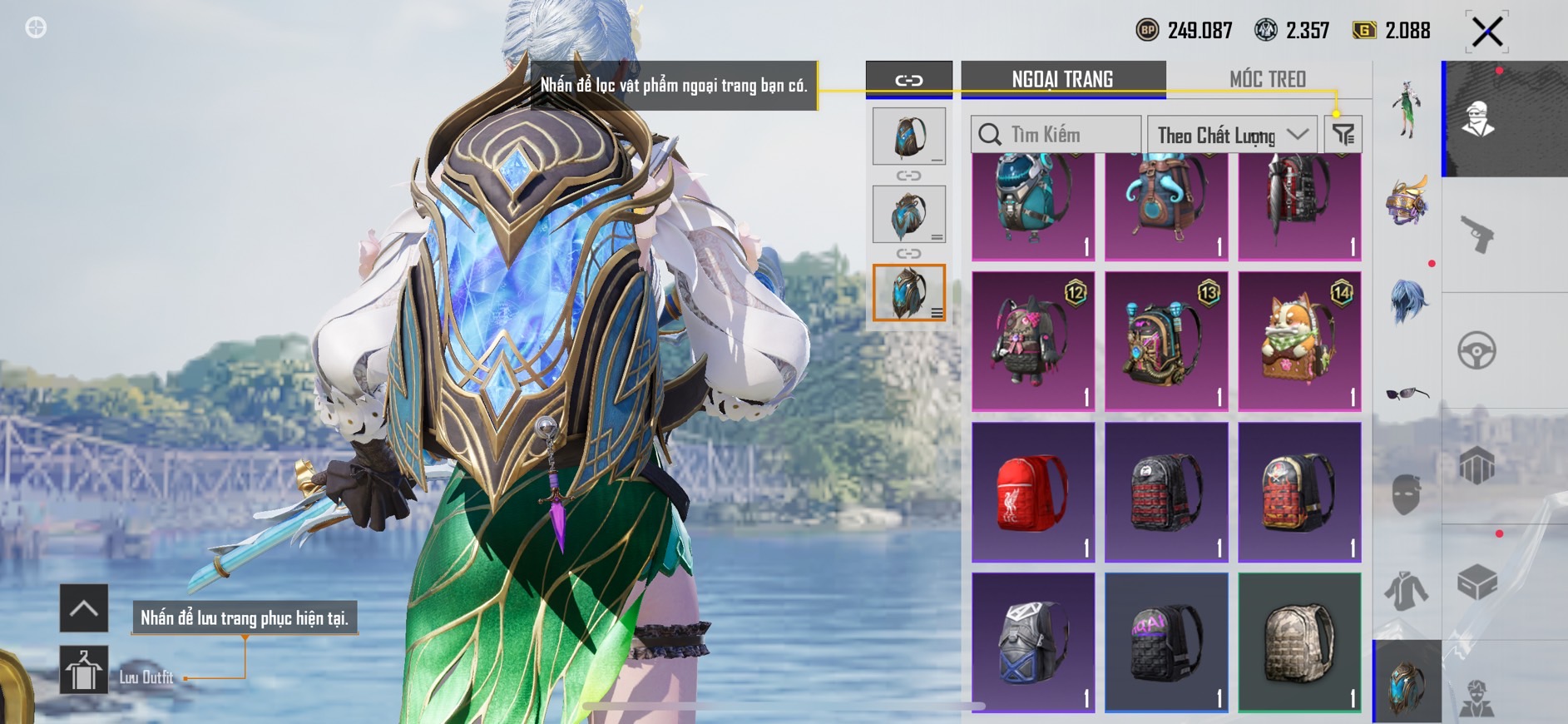Image resolution: width=1568 pixels, height=724 pixels.
Task: Select the orange-highlighted backpack level slot
Action: pos(908,293)
